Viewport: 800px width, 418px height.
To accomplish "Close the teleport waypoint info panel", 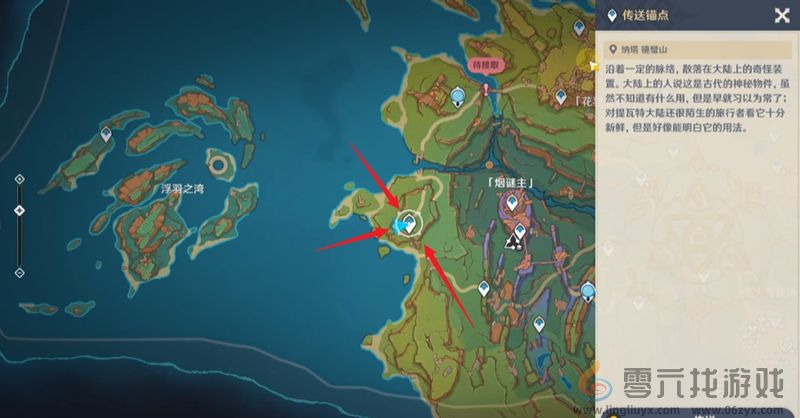I will pyautogui.click(x=781, y=15).
